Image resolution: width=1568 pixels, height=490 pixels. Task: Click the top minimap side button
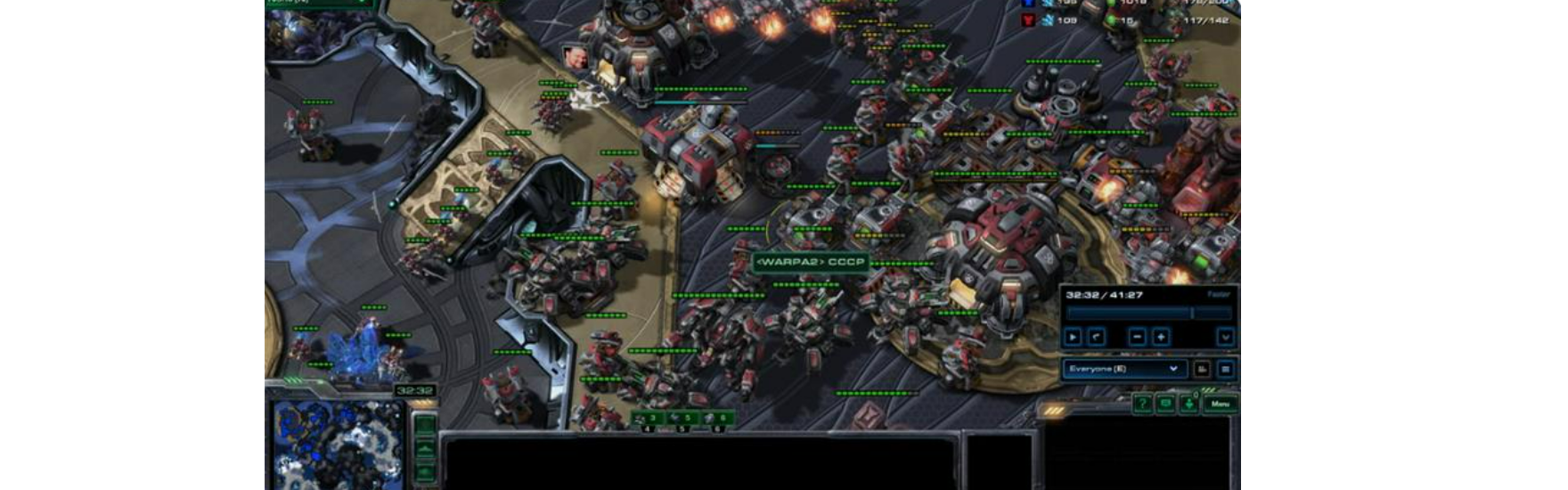point(425,425)
